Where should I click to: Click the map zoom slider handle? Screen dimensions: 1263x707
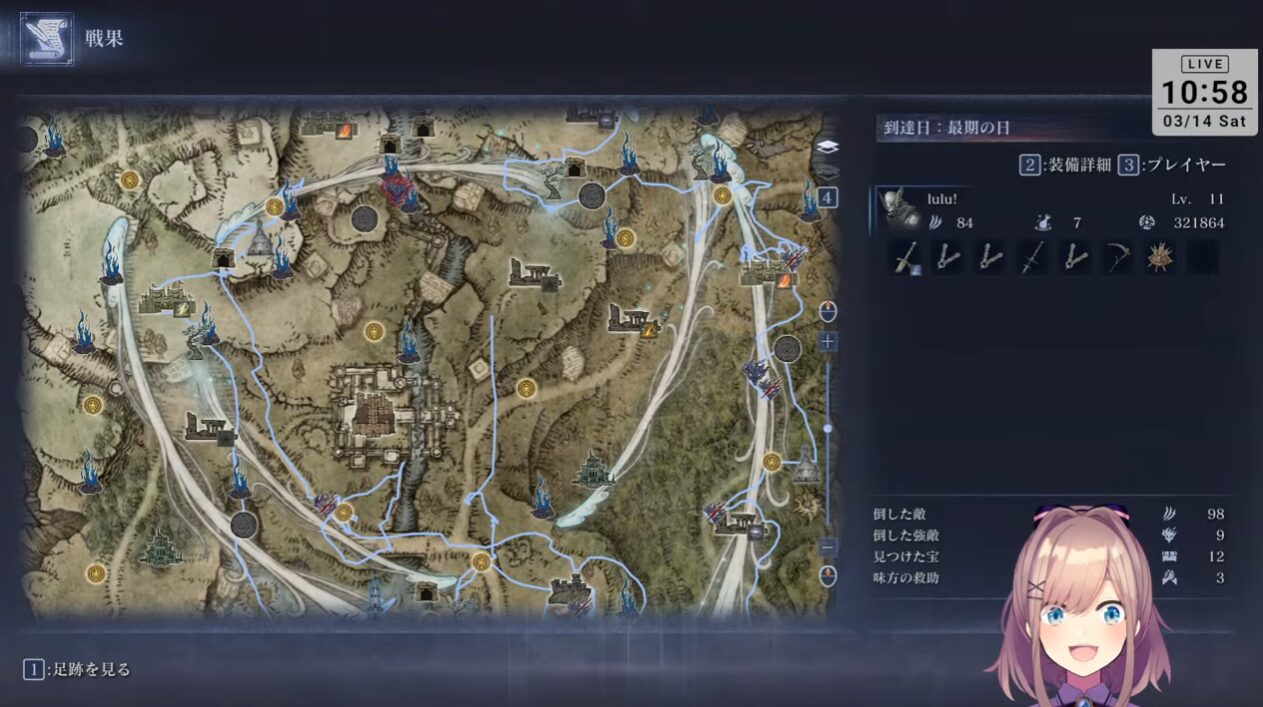coord(828,428)
